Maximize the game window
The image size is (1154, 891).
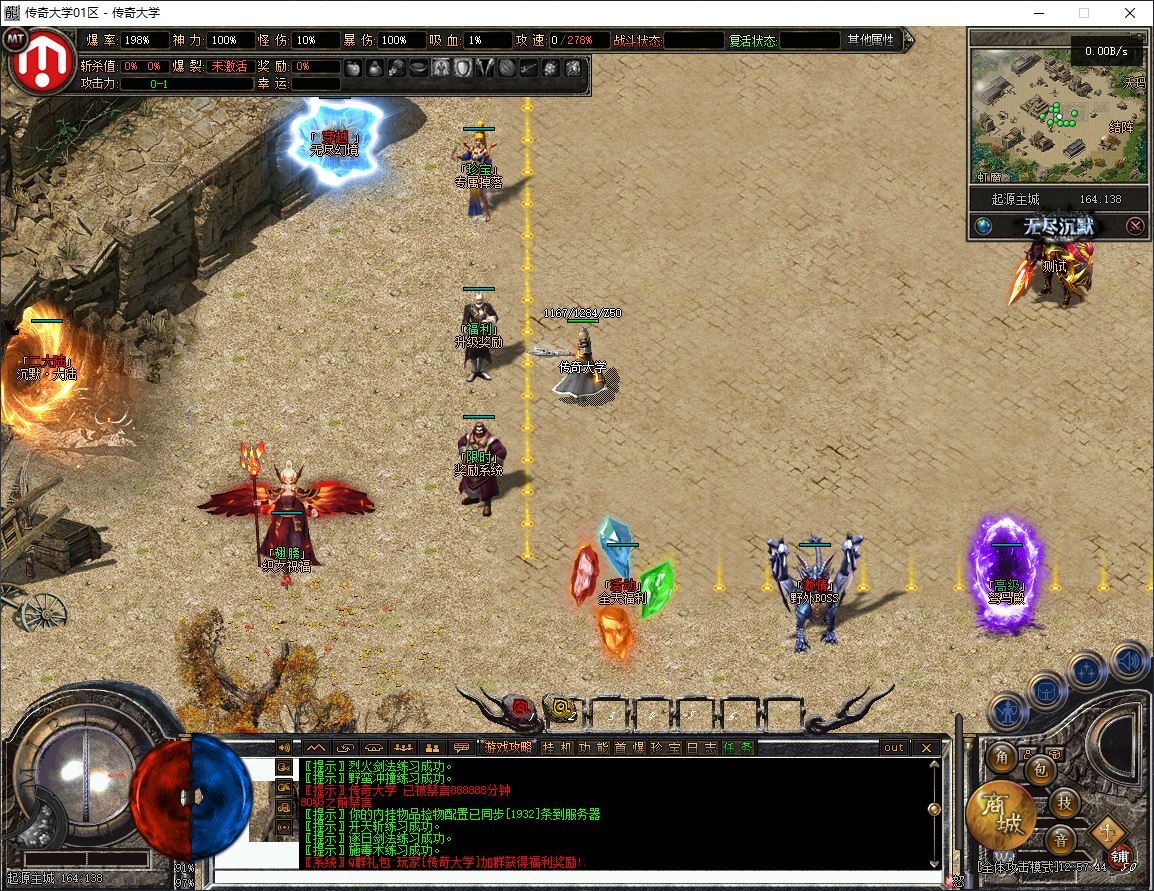click(x=1084, y=12)
